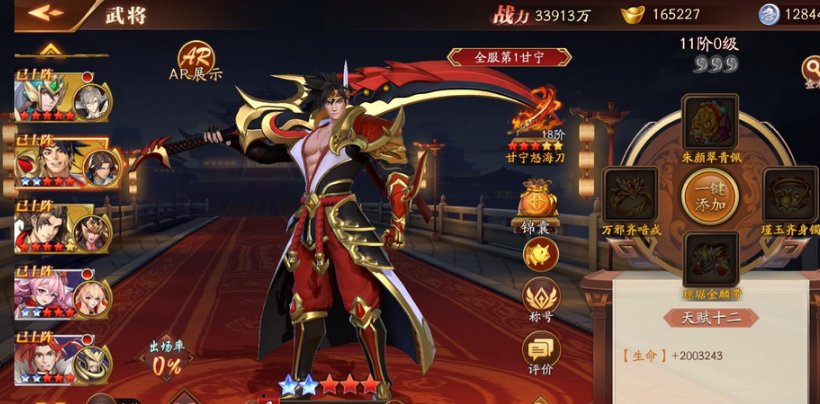Select the 朱颜翠青佩 equipment slot
The width and height of the screenshot is (820, 404).
tap(710, 123)
